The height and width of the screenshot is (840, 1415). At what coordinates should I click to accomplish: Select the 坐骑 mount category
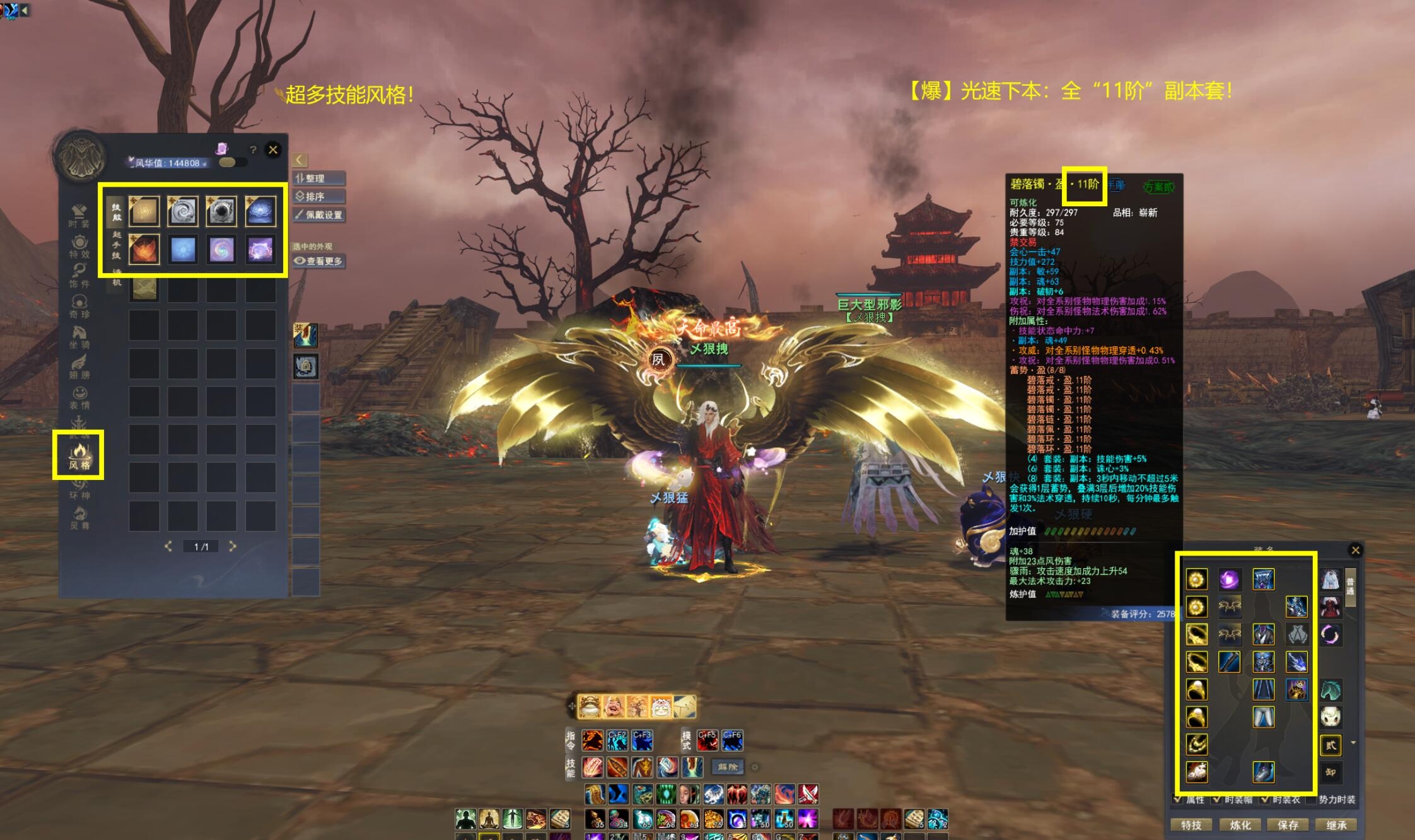click(79, 337)
